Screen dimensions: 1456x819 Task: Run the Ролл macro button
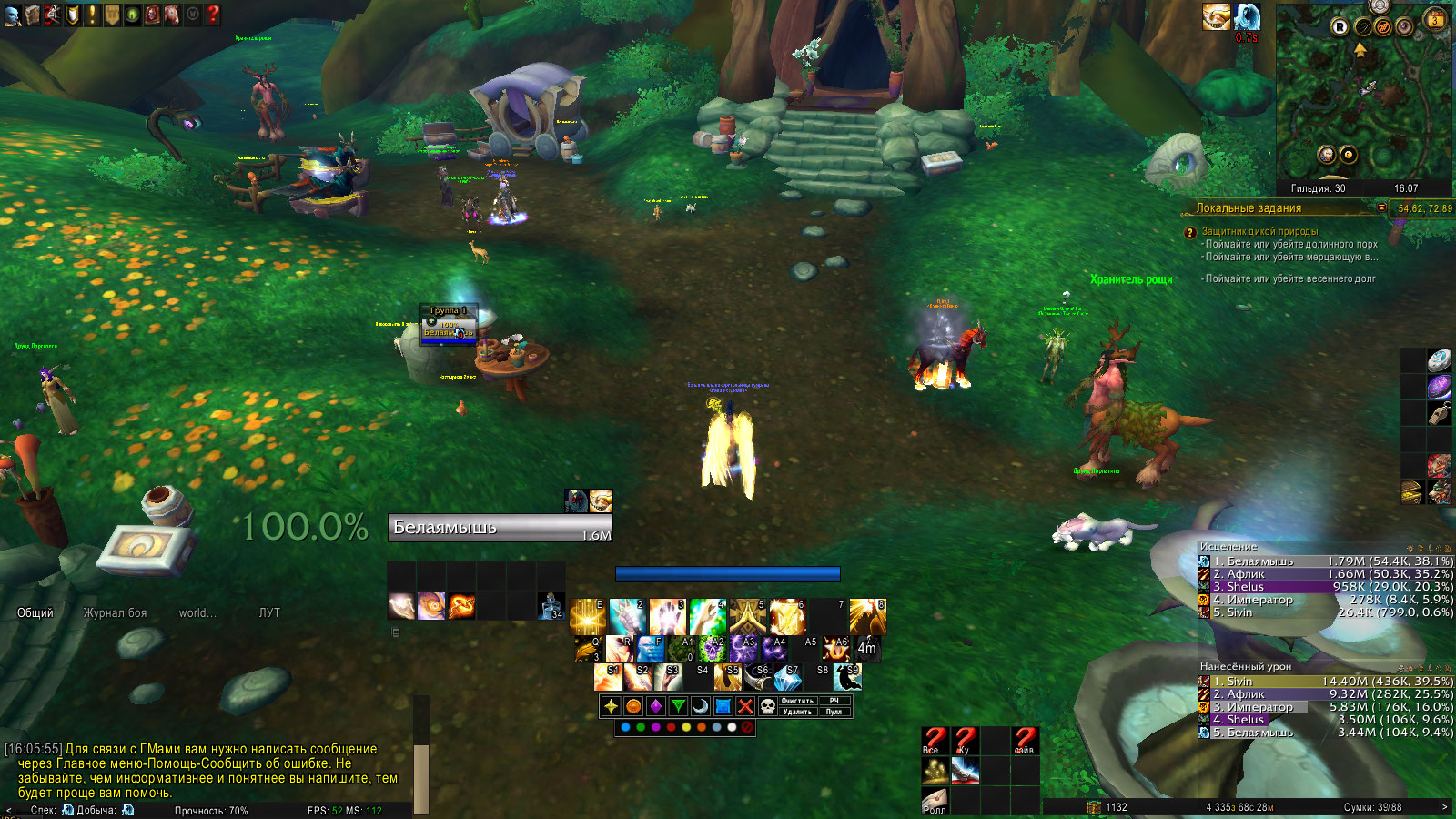click(935, 801)
